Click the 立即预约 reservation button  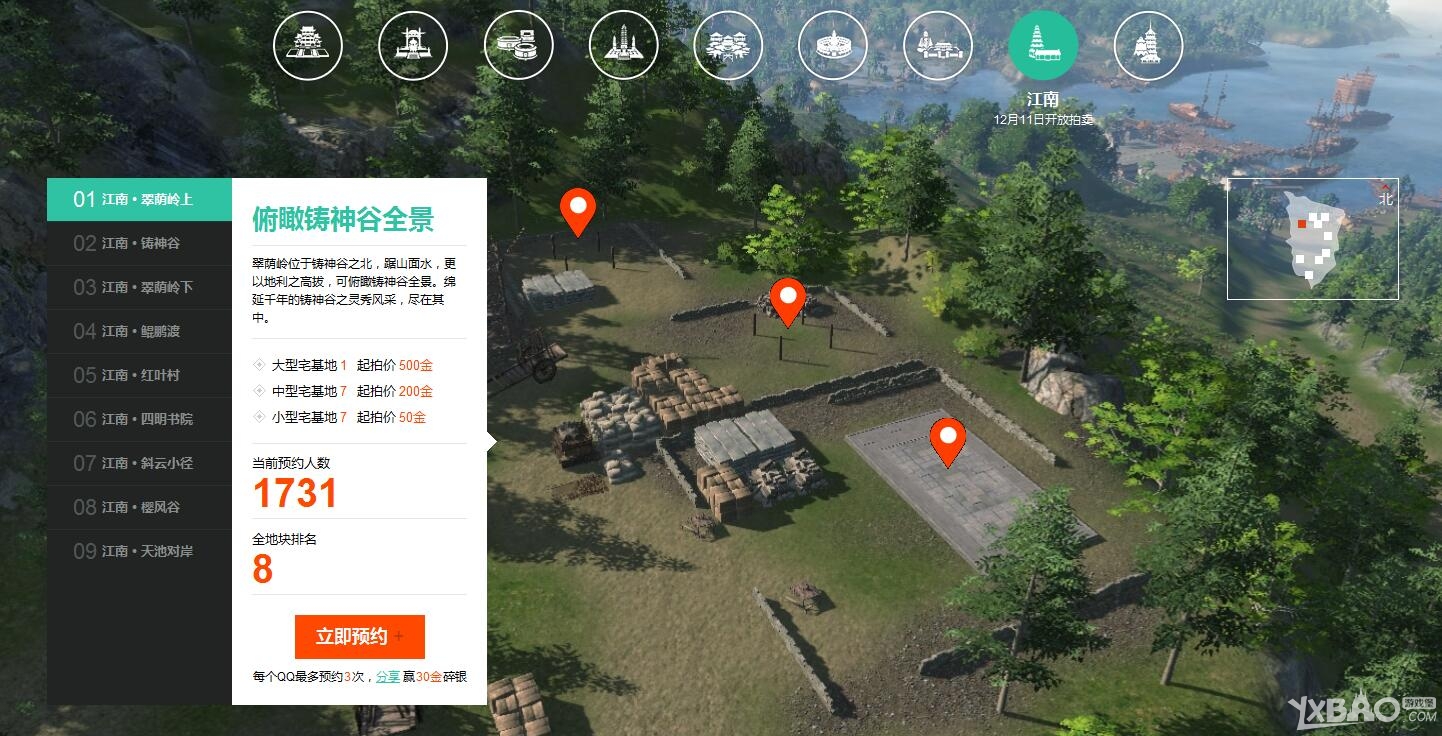point(359,637)
